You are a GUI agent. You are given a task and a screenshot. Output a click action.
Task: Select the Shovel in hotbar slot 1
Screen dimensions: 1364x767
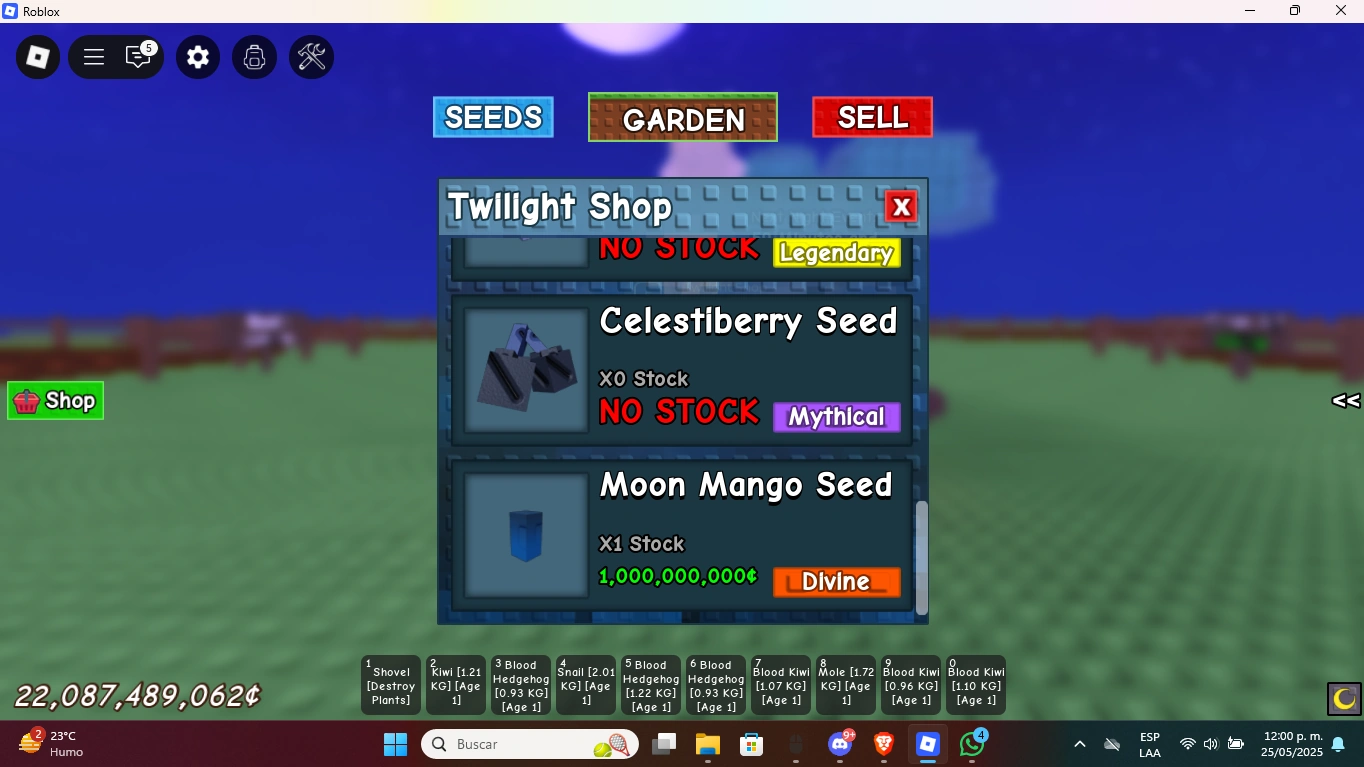390,685
